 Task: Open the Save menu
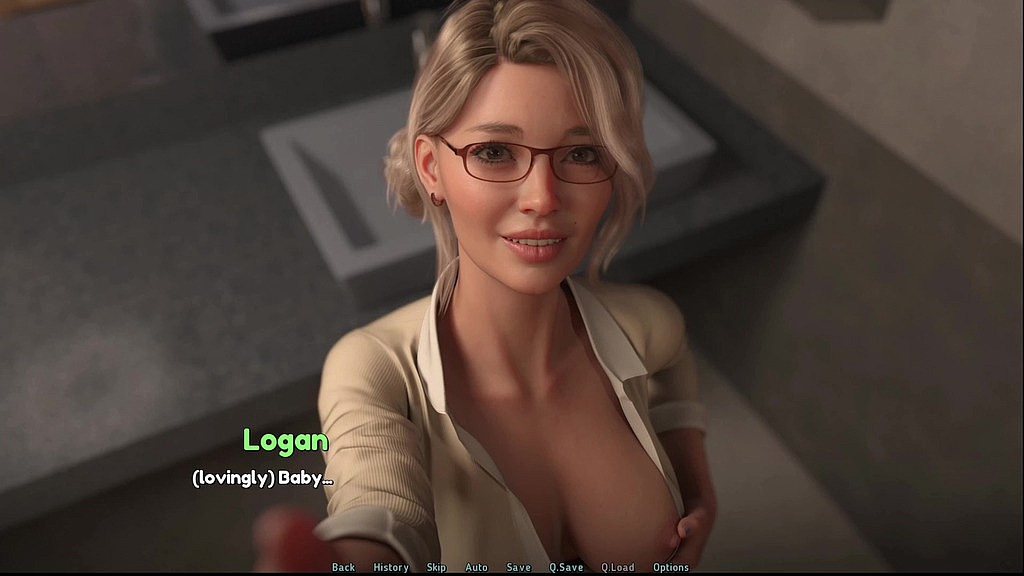click(519, 567)
